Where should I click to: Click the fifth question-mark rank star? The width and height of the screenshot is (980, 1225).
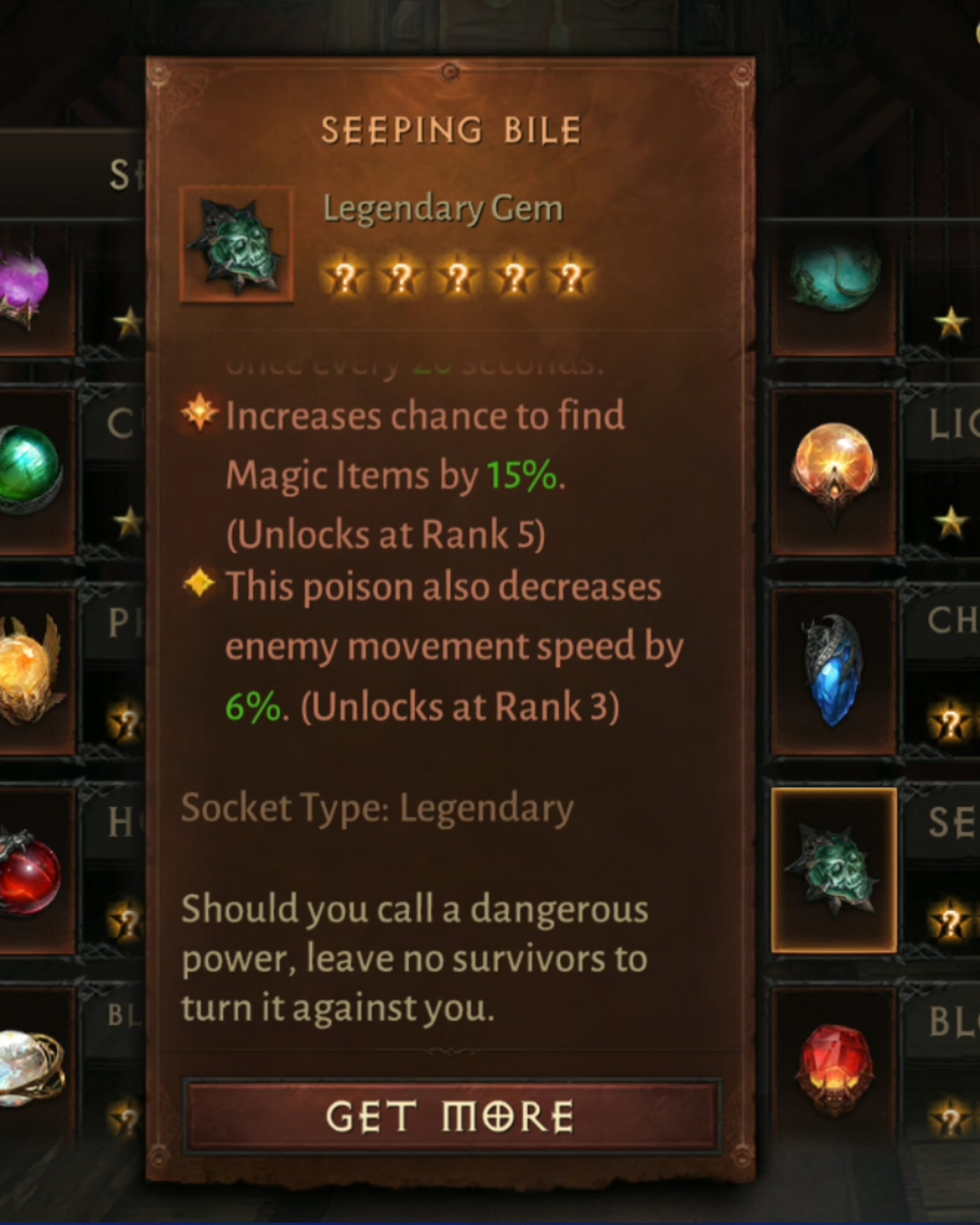[x=570, y=276]
